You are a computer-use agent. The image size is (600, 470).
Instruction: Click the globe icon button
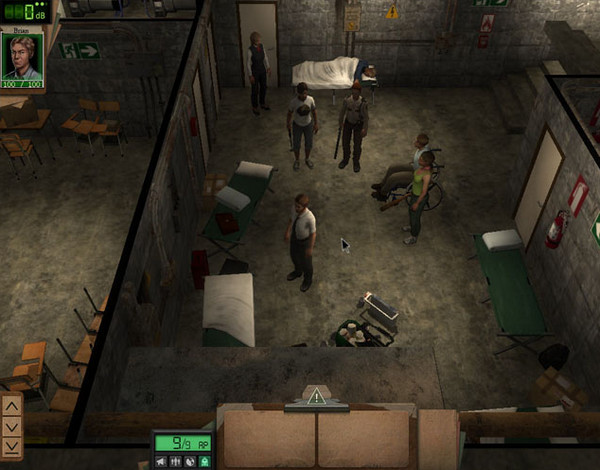[190, 461]
